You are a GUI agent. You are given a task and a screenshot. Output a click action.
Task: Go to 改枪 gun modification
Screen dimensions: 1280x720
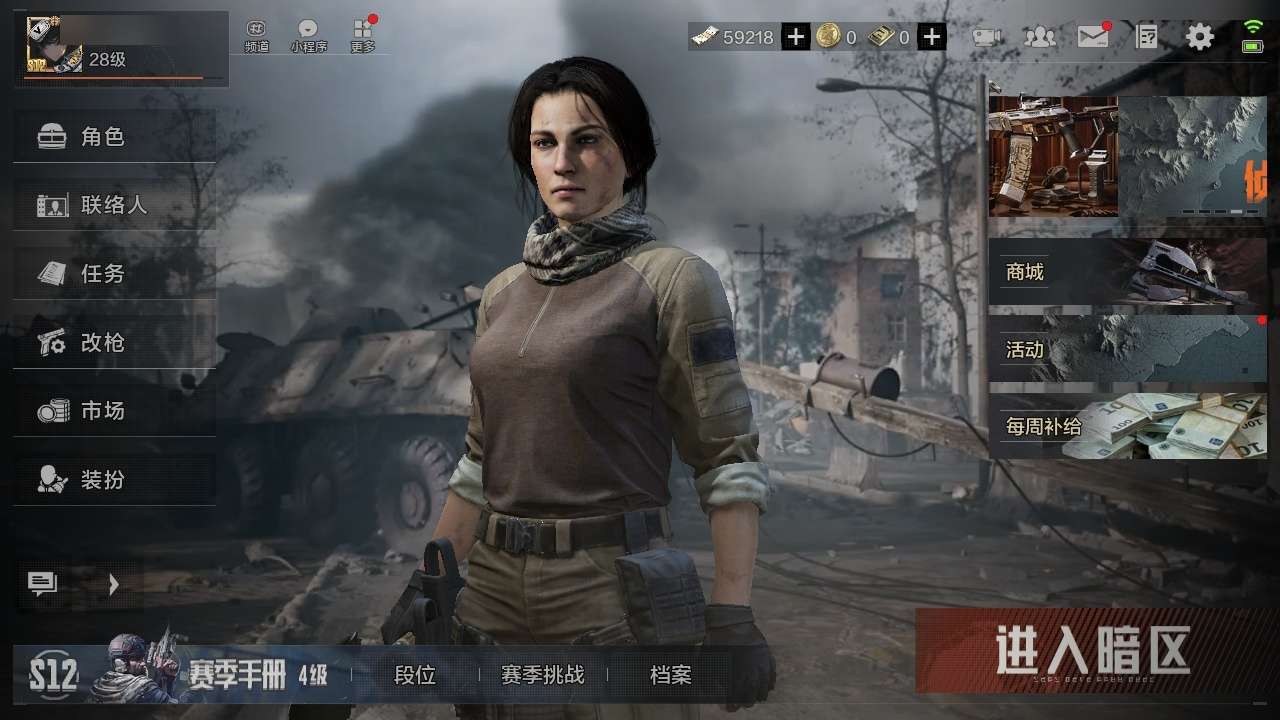[114, 343]
